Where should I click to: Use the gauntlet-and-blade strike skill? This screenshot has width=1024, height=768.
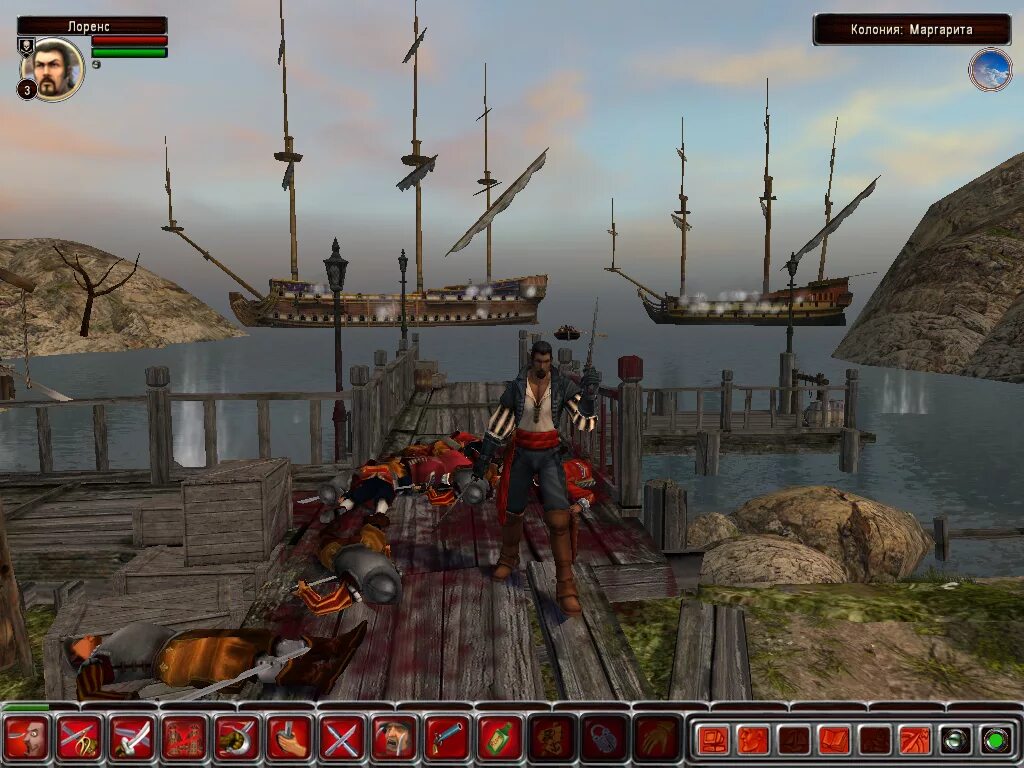pyautogui.click(x=237, y=739)
